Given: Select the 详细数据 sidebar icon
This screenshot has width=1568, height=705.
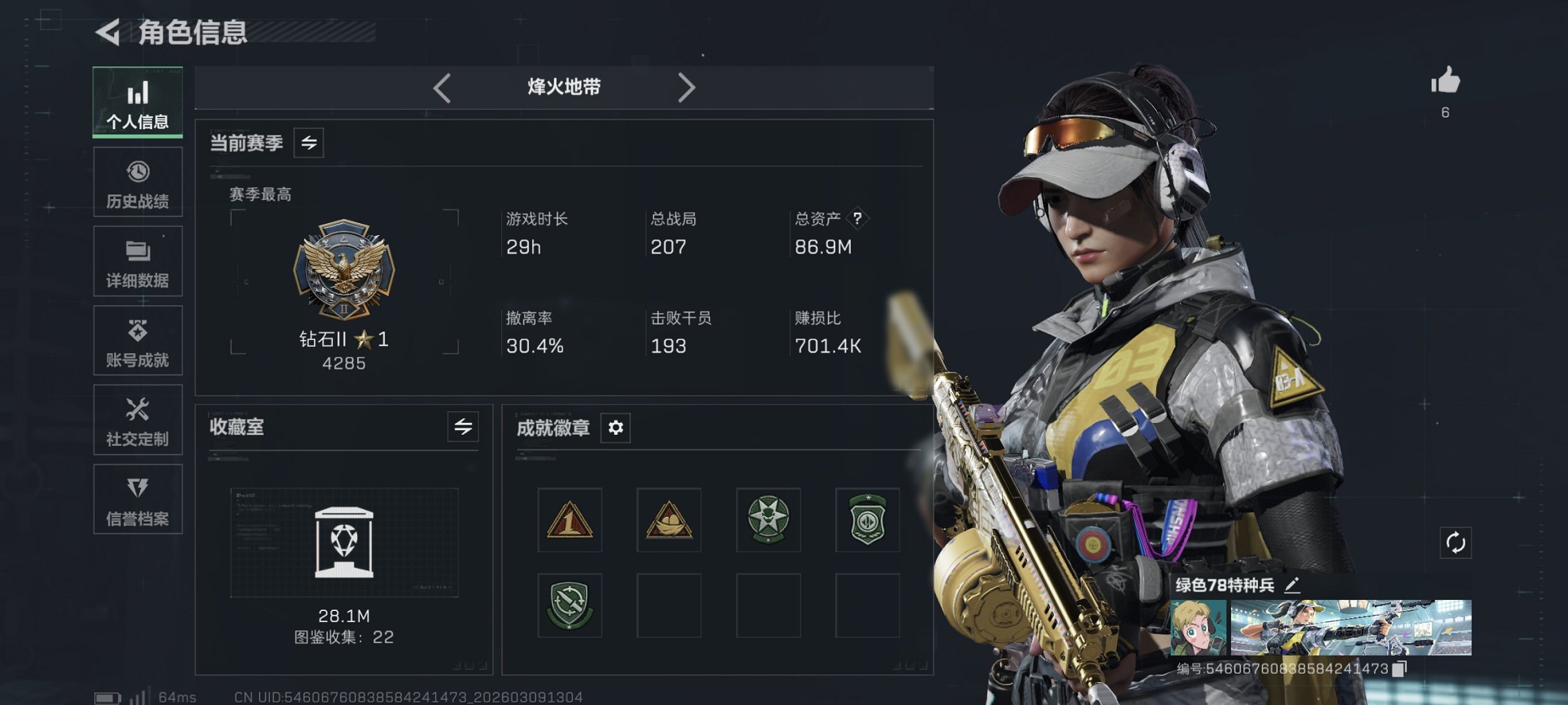Looking at the screenshot, I should pos(137,261).
